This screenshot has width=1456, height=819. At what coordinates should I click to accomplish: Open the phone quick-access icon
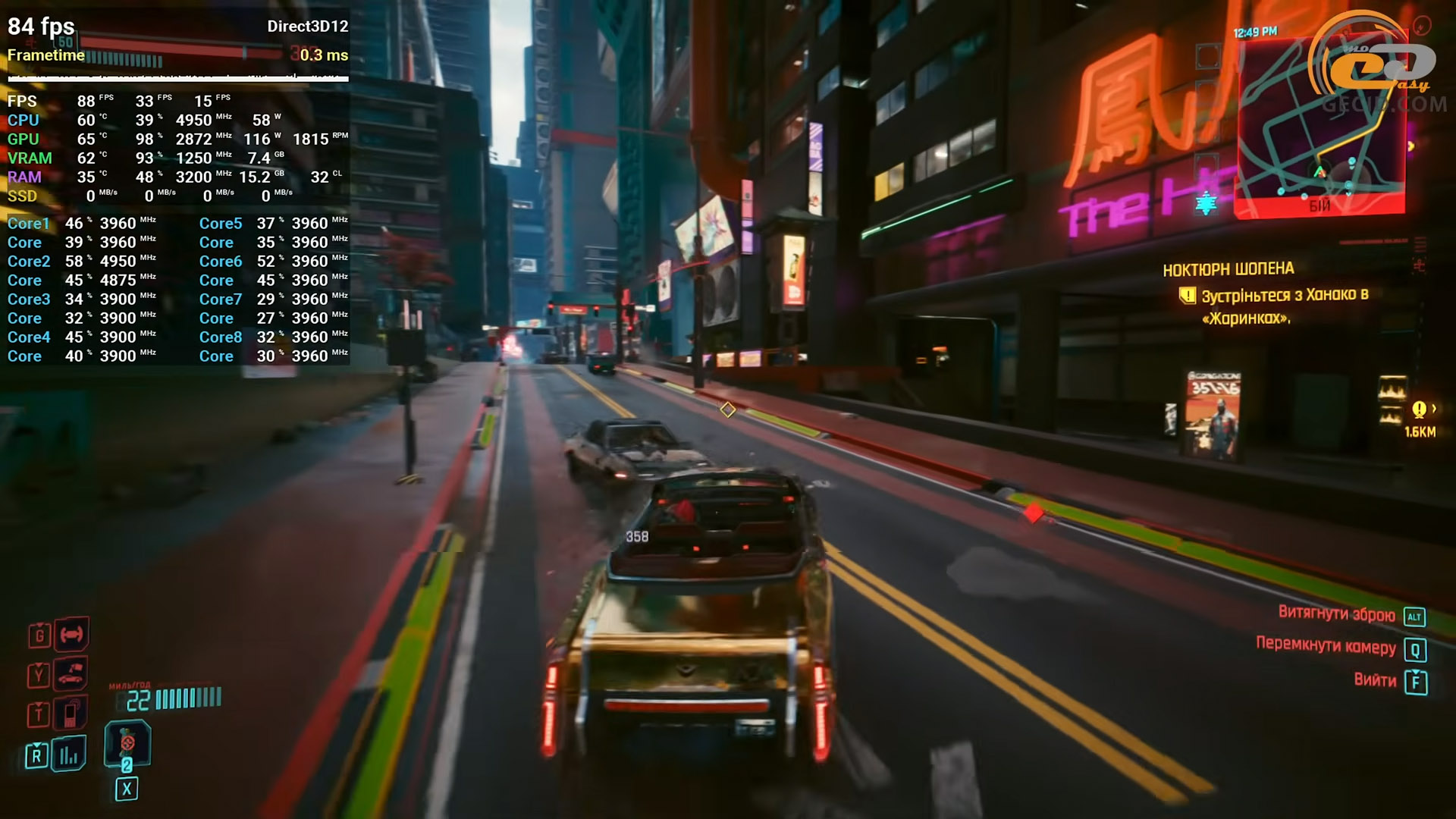tap(71, 713)
